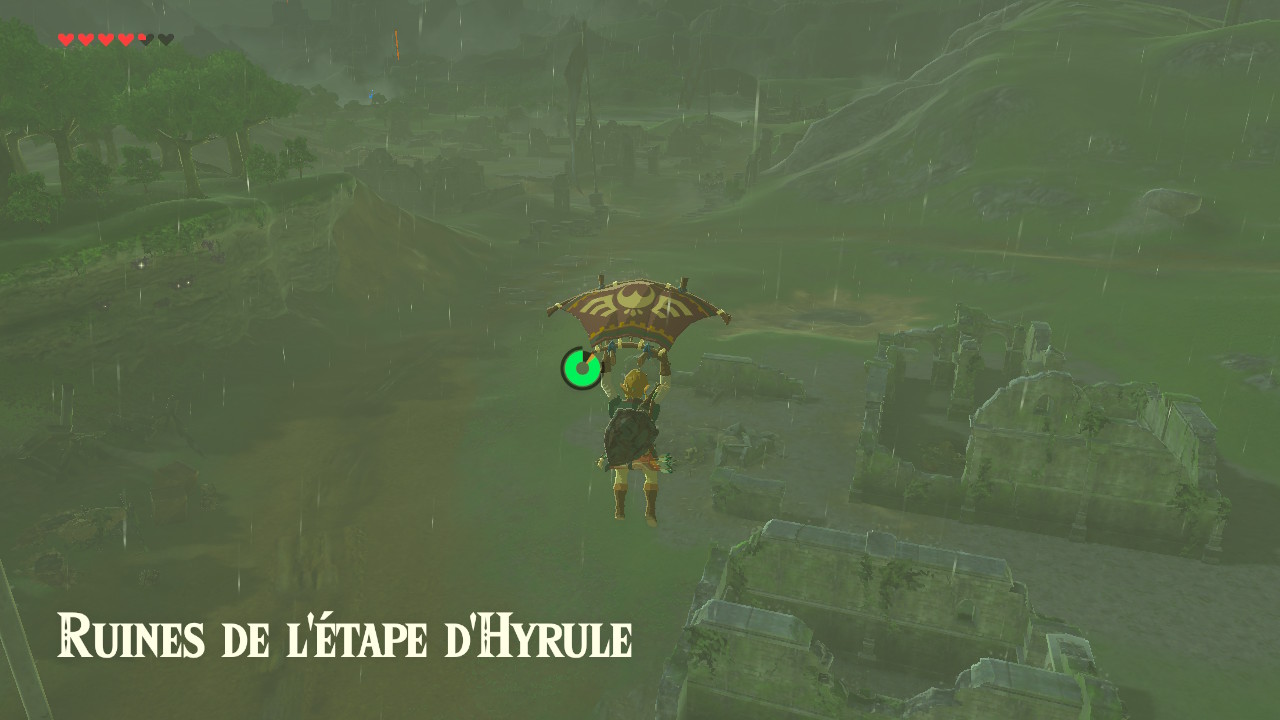Toggle the fifth heart icon on the HUD

pos(145,39)
